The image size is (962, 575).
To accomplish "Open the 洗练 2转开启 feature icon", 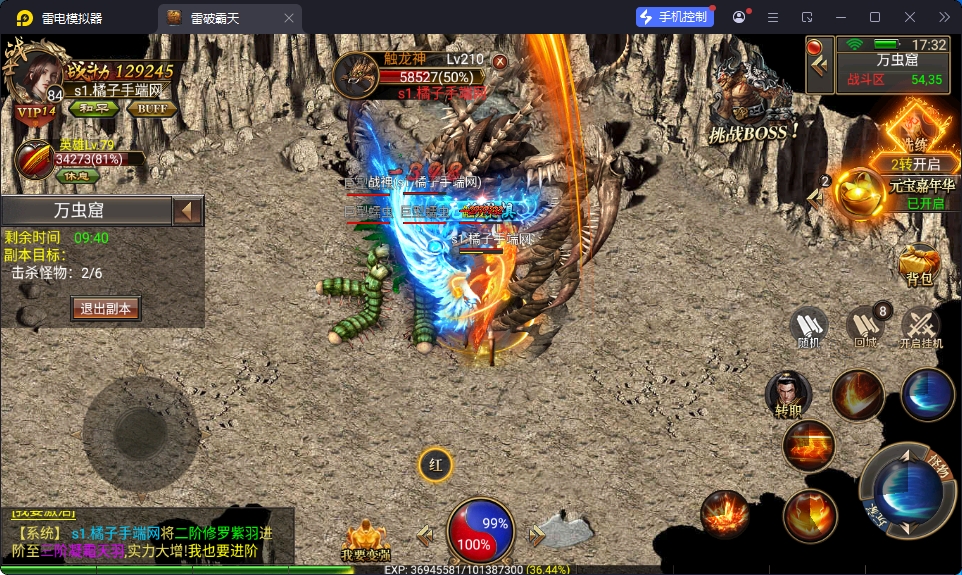I will (916, 137).
